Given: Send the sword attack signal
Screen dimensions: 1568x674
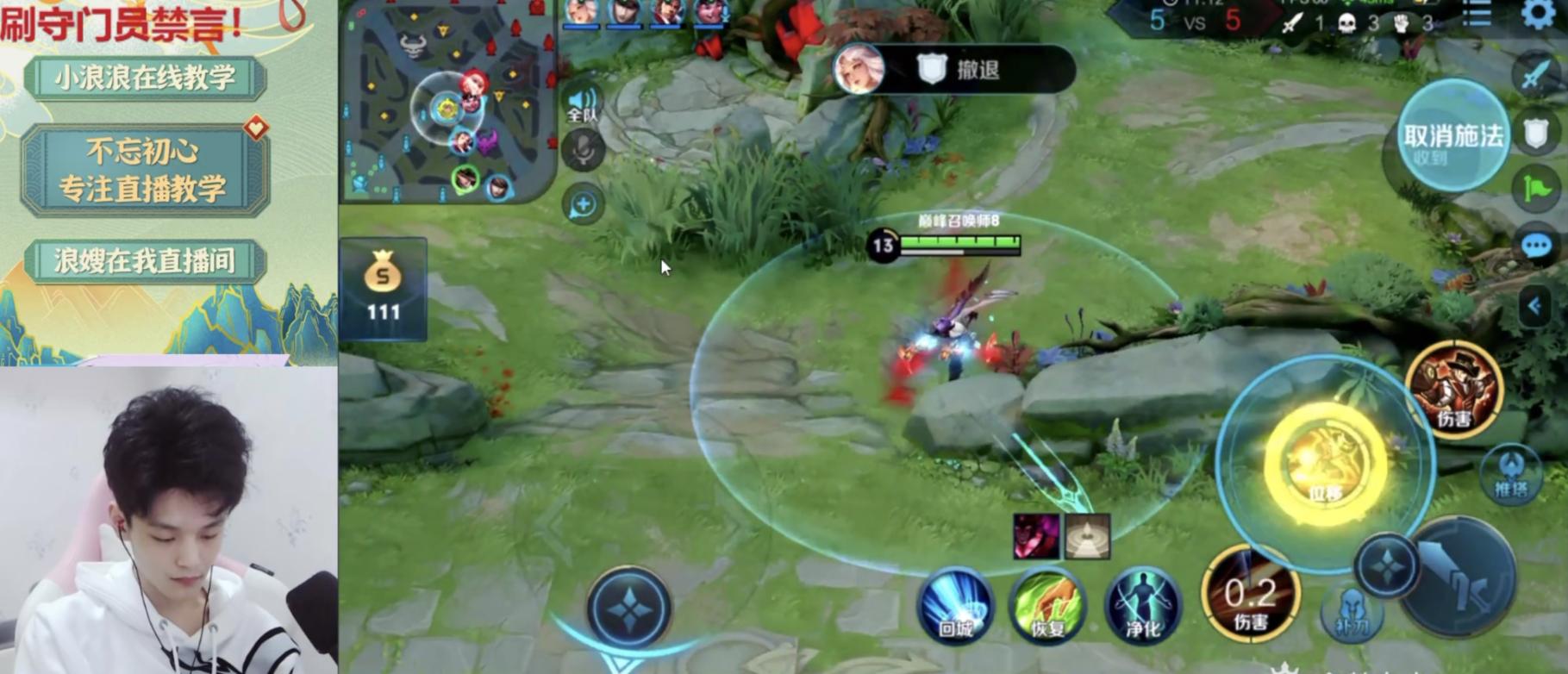Looking at the screenshot, I should coord(1536,75).
